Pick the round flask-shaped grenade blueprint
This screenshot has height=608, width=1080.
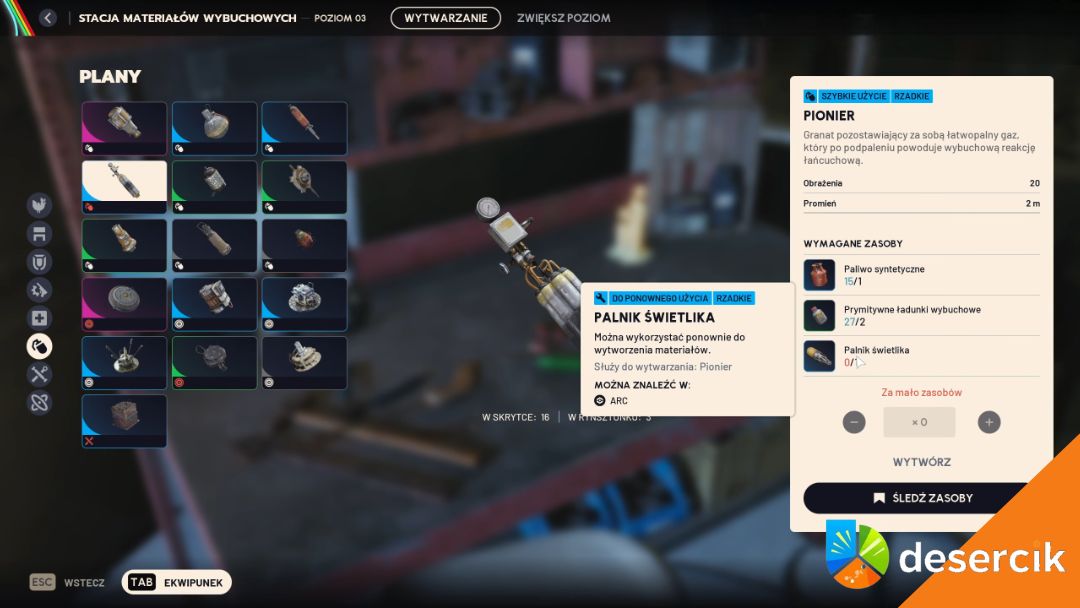[x=214, y=127]
